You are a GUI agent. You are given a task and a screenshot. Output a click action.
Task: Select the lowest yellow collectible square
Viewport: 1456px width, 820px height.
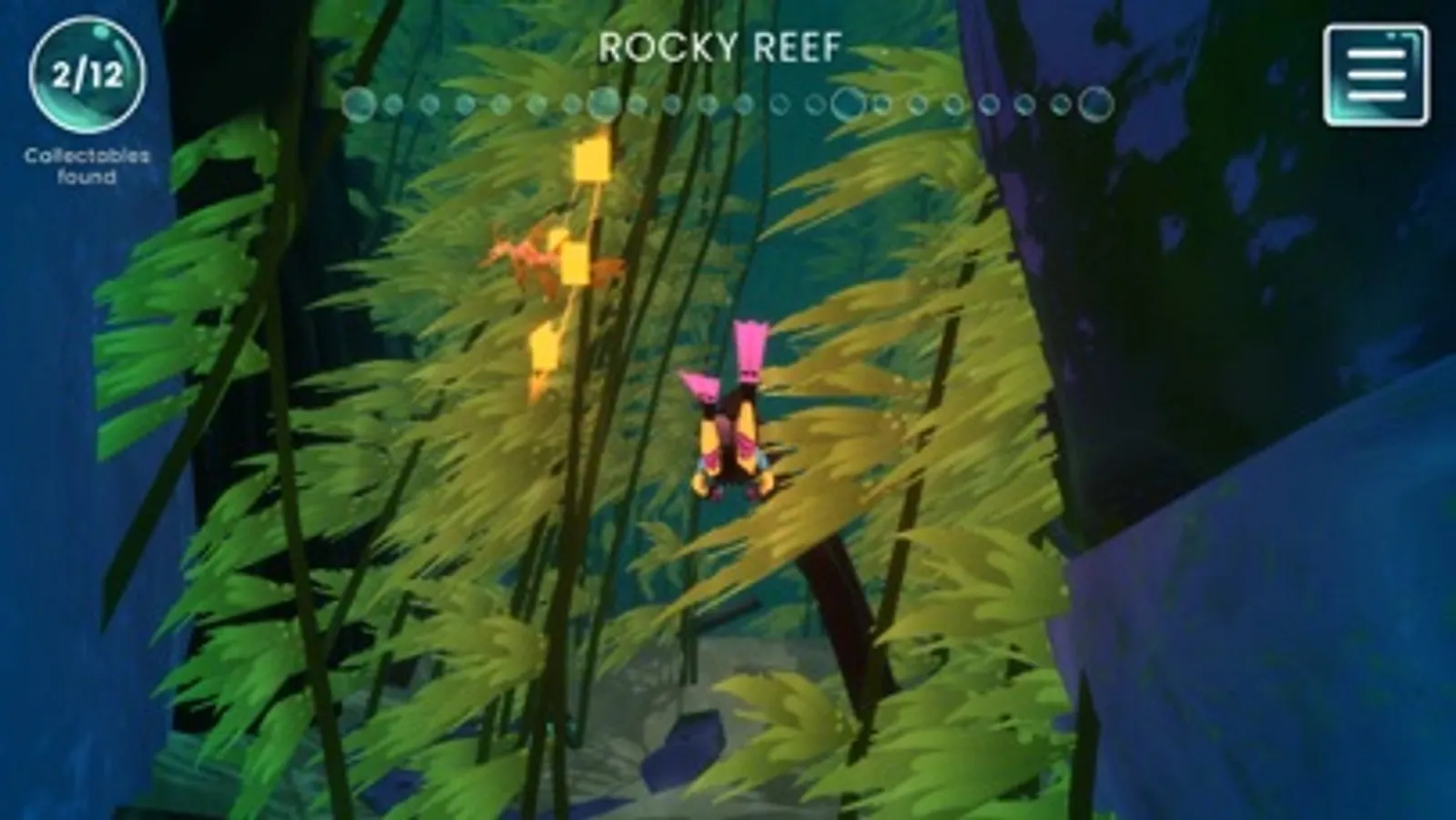click(545, 344)
